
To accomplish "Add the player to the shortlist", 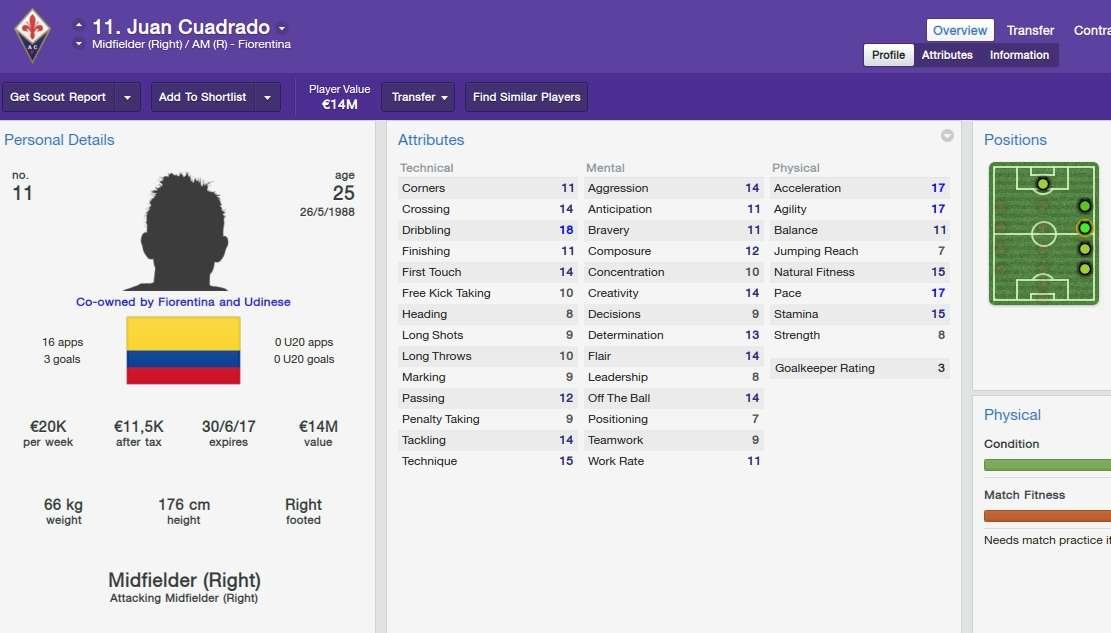I will pos(202,97).
